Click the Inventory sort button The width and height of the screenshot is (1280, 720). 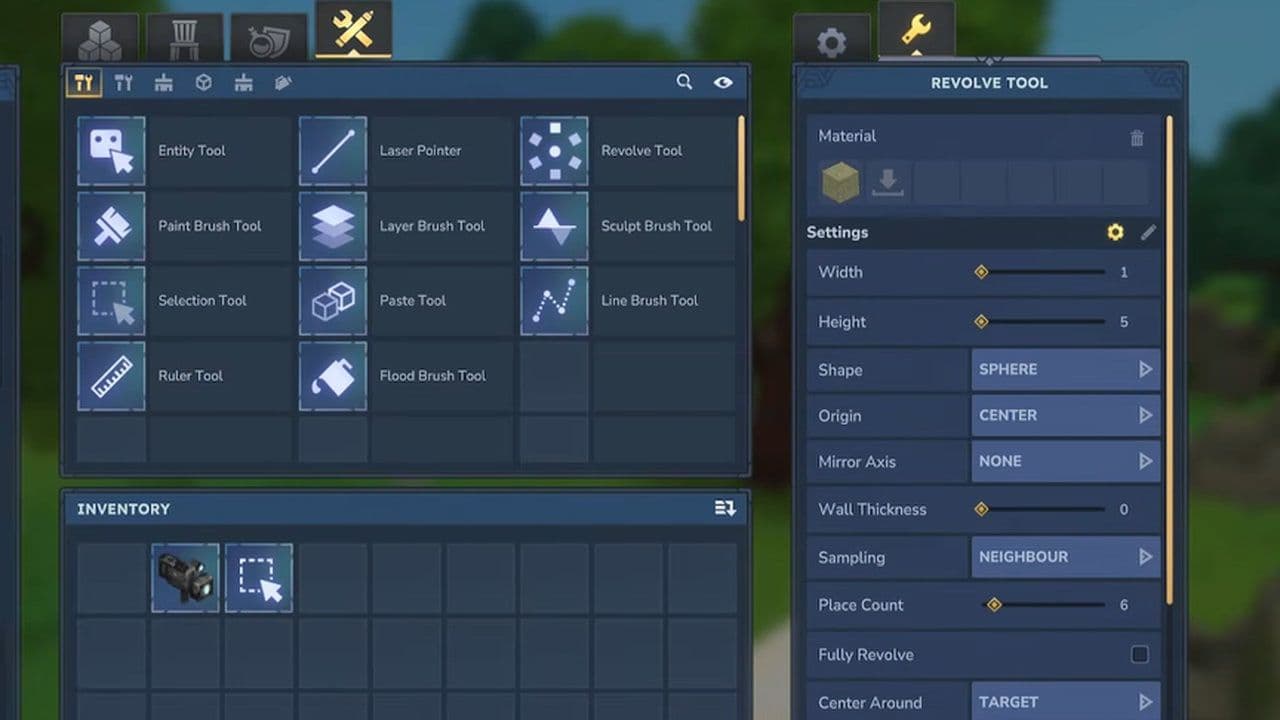[x=722, y=508]
